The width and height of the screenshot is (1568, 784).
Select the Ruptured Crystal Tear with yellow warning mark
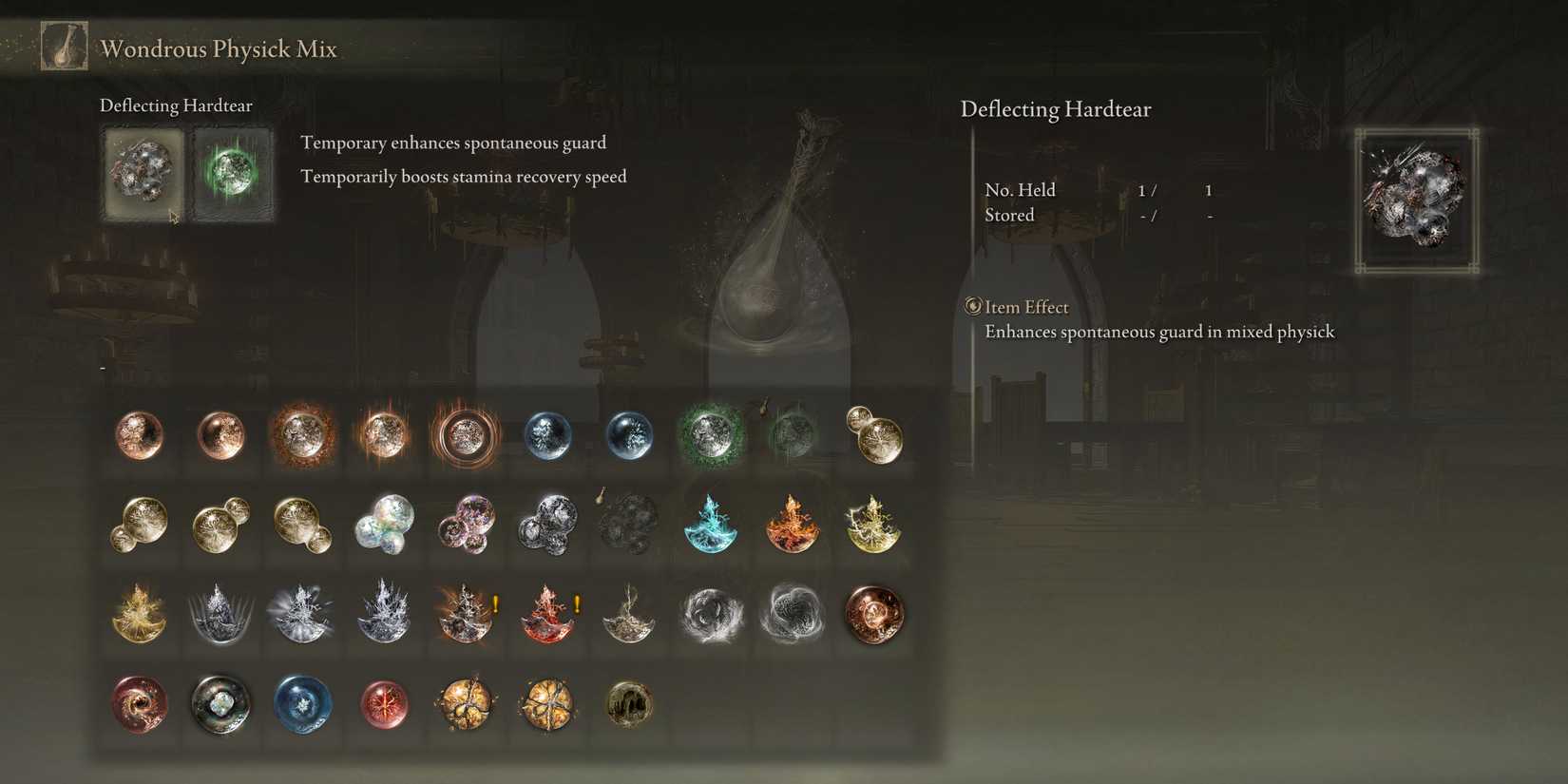tap(466, 615)
